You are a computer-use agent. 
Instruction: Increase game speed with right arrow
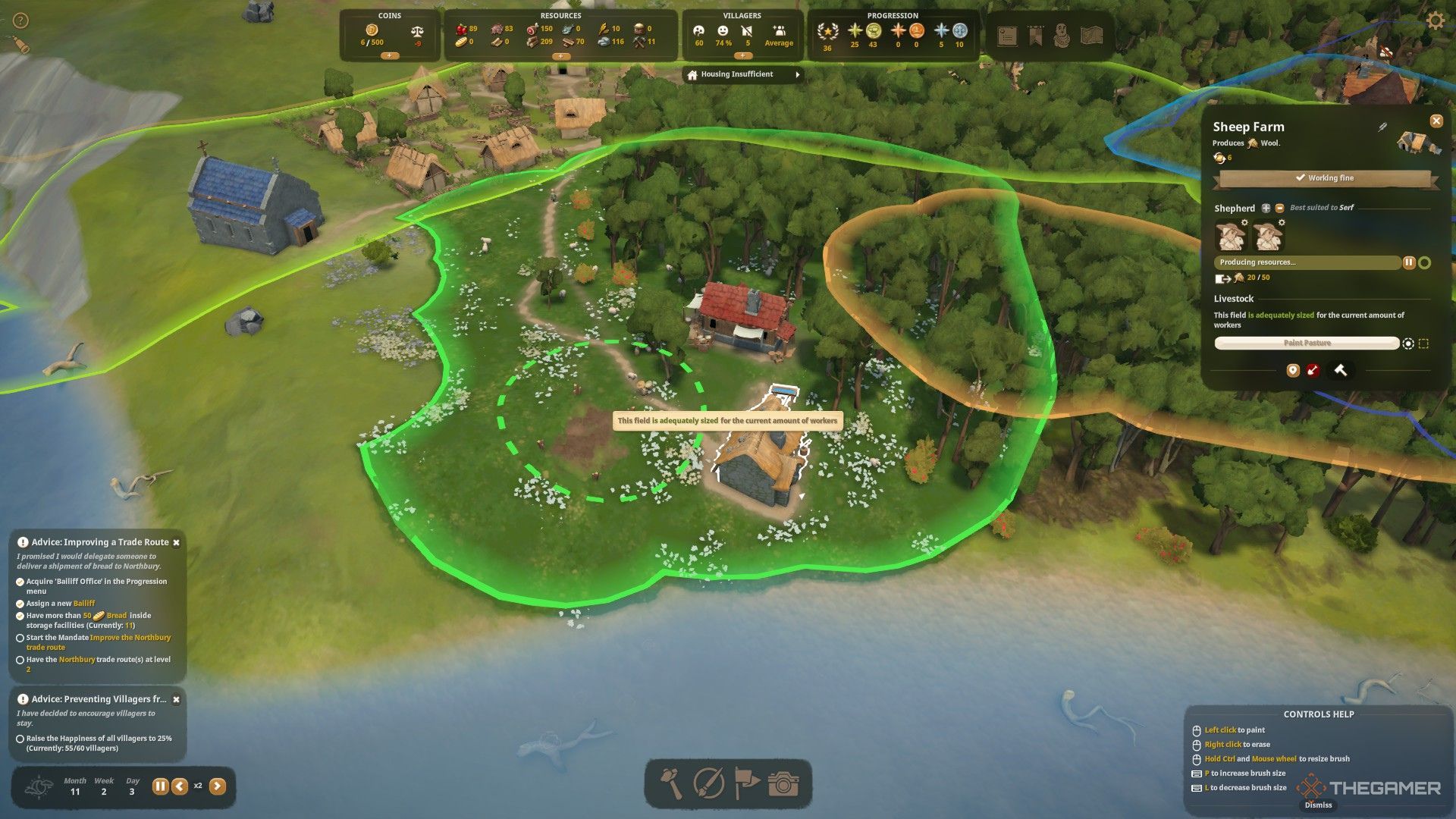pyautogui.click(x=218, y=786)
